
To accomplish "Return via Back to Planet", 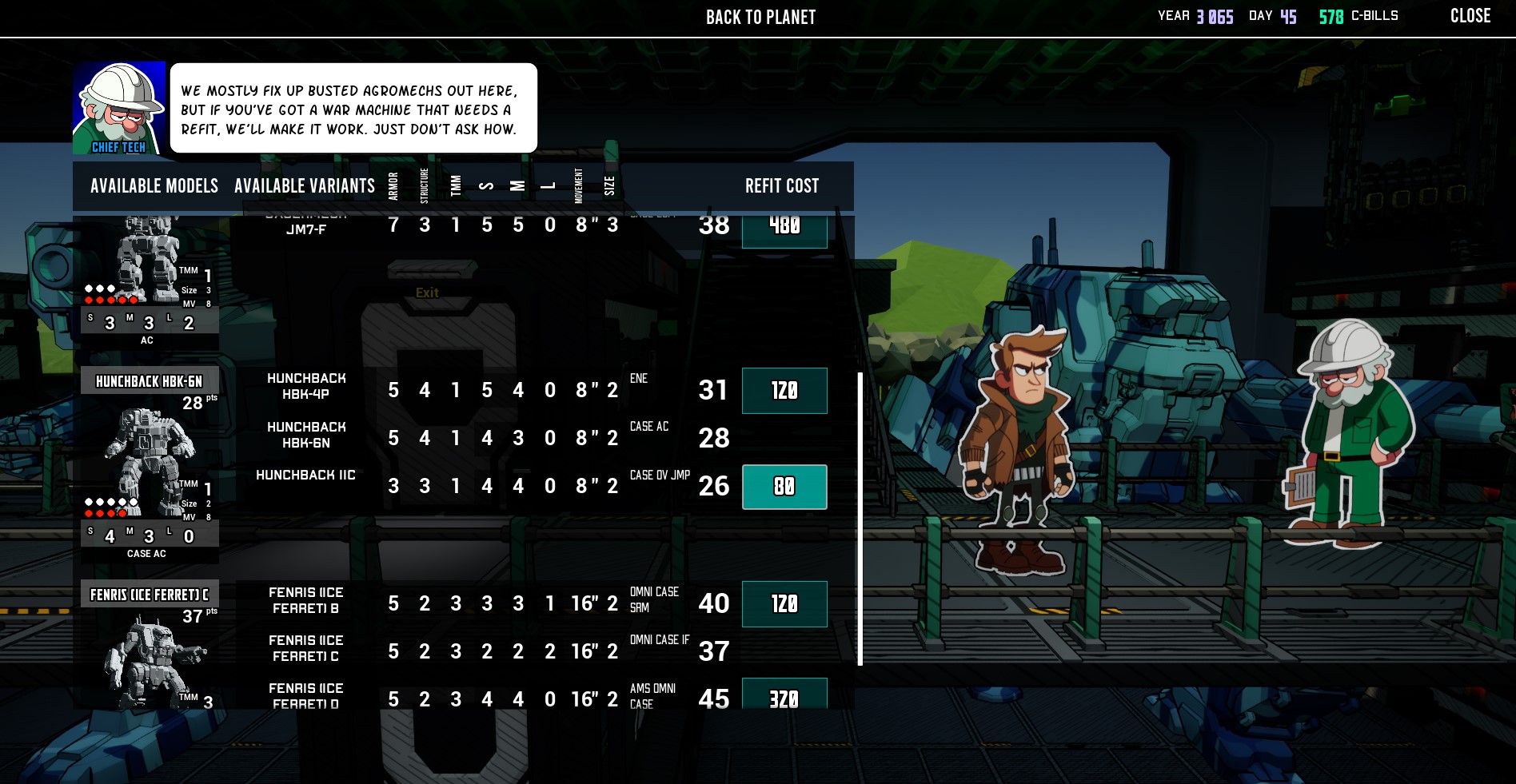I will coord(760,18).
